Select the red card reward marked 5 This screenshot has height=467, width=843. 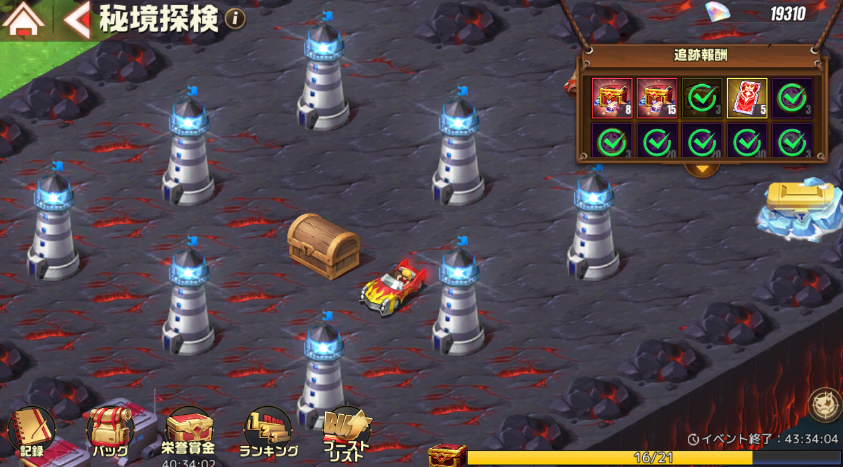(746, 98)
